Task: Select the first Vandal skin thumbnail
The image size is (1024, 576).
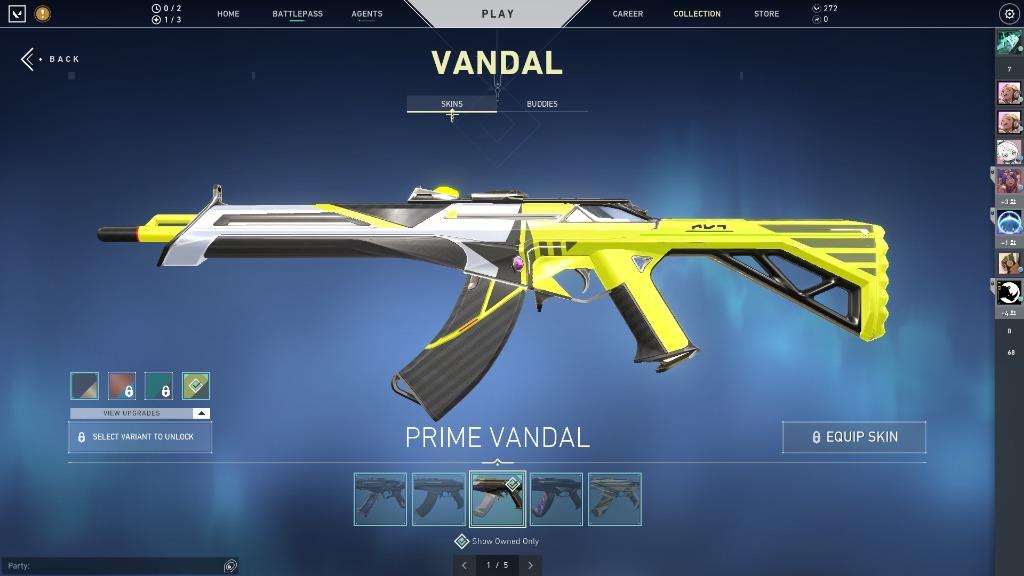Action: click(x=380, y=499)
